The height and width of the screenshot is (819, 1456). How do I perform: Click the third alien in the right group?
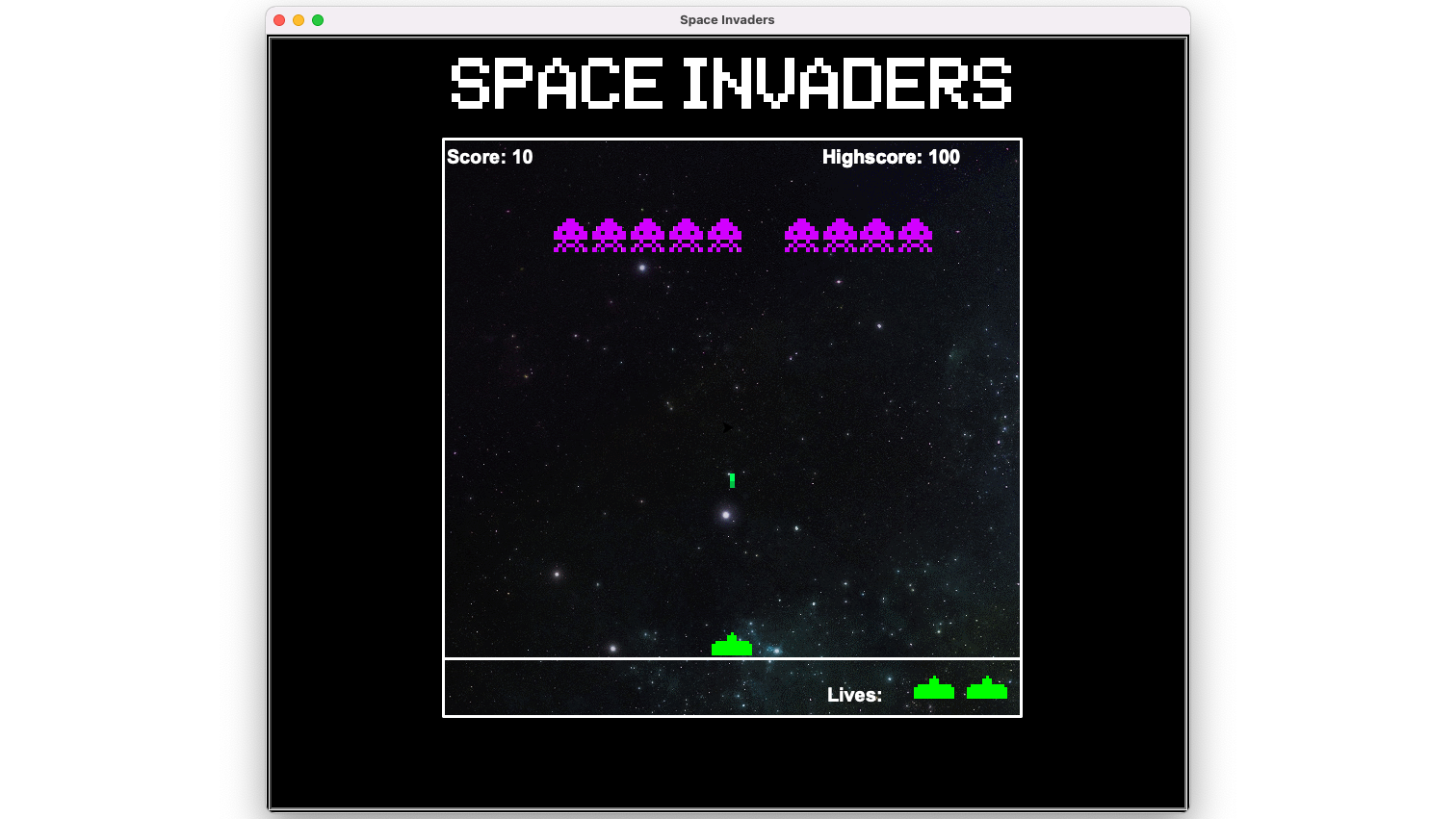coord(876,236)
